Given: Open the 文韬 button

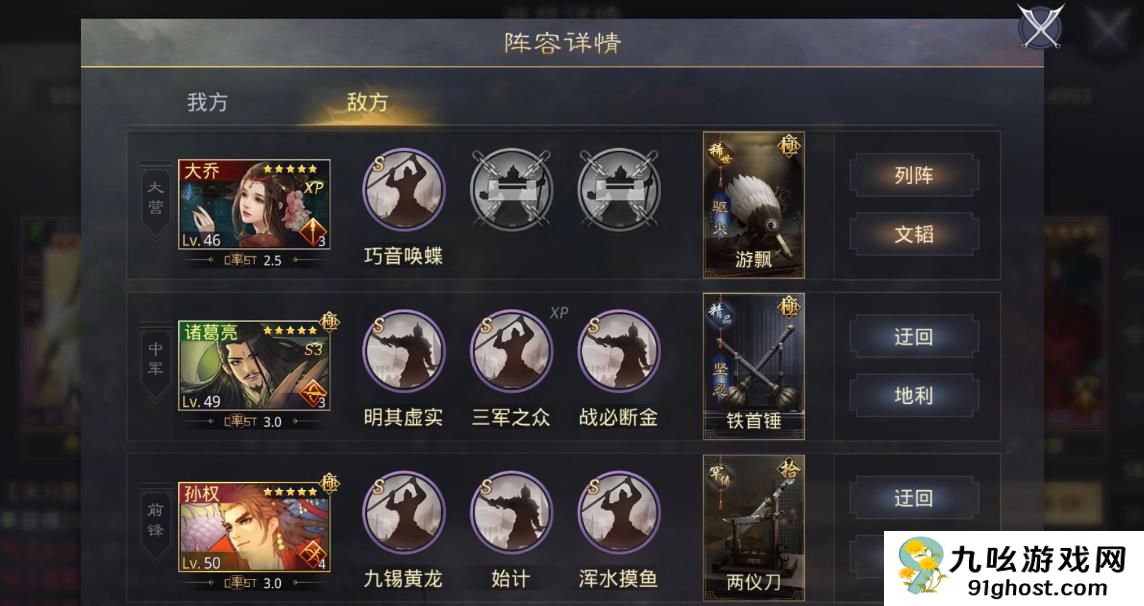Looking at the screenshot, I should pyautogui.click(x=913, y=234).
